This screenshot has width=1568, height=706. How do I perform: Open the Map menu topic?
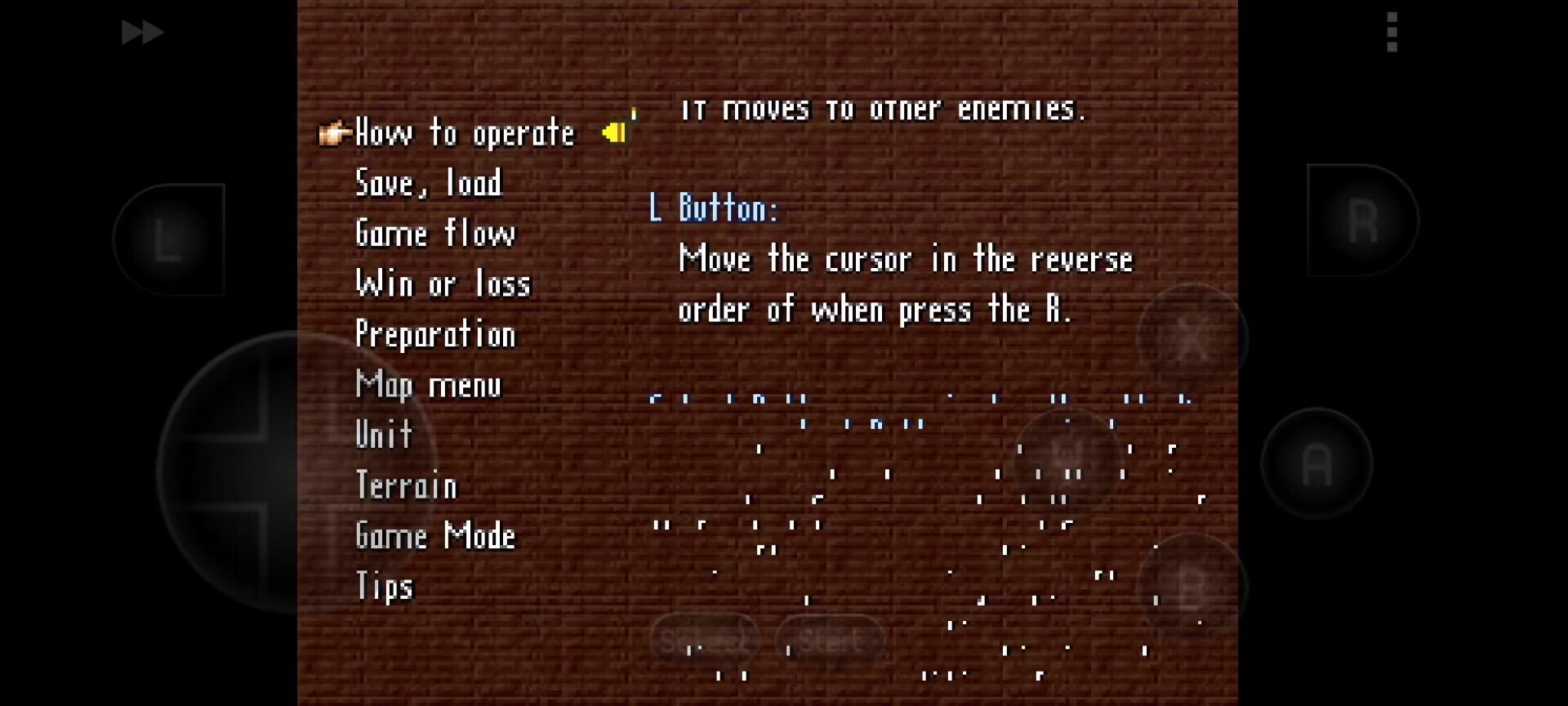(429, 385)
